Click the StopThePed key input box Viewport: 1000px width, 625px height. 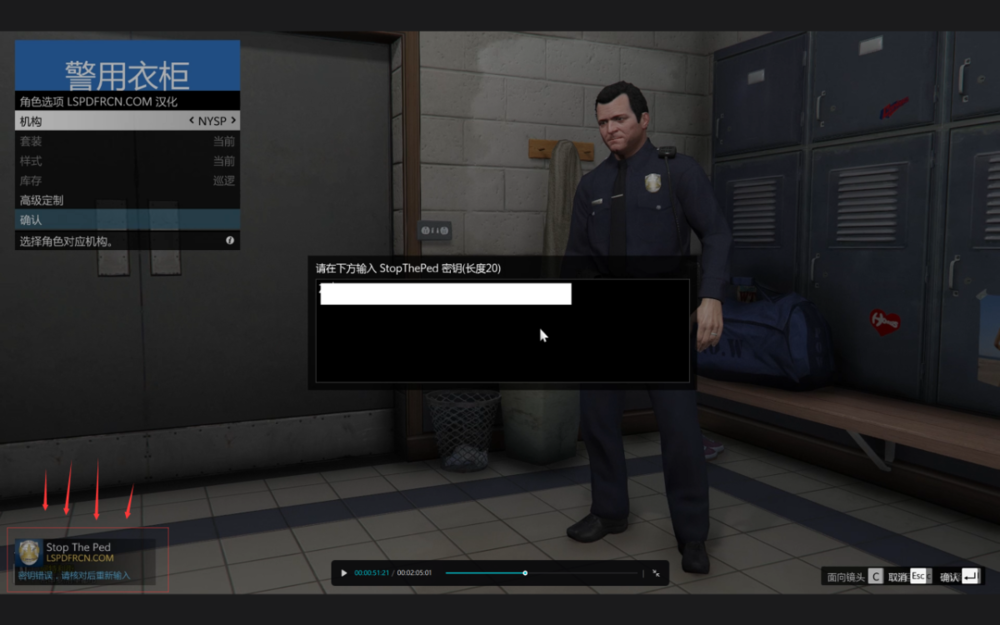tap(446, 294)
